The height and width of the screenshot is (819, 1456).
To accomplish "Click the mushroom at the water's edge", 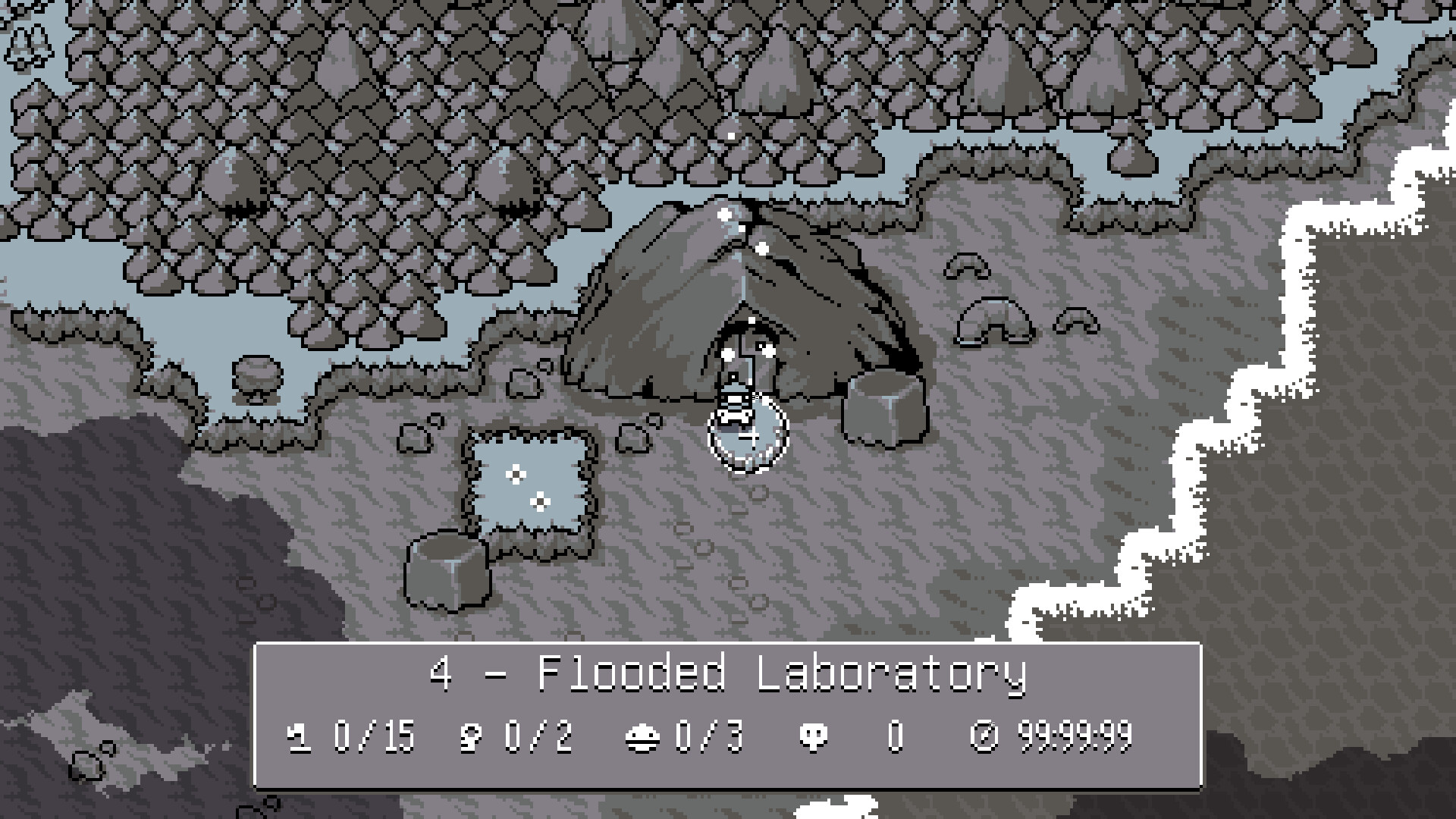I will point(256,377).
